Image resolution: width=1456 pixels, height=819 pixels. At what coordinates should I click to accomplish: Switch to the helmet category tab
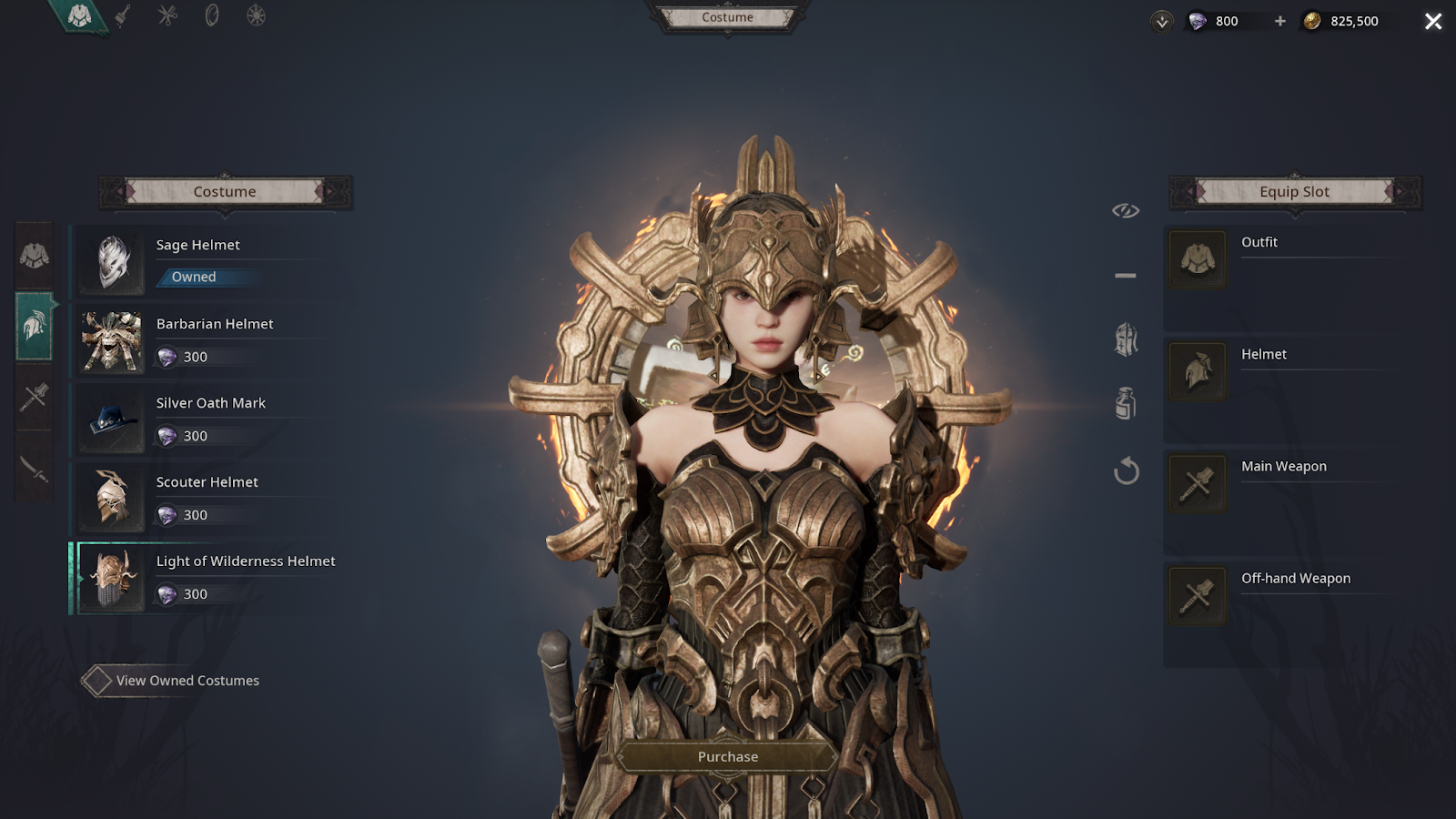tap(35, 326)
